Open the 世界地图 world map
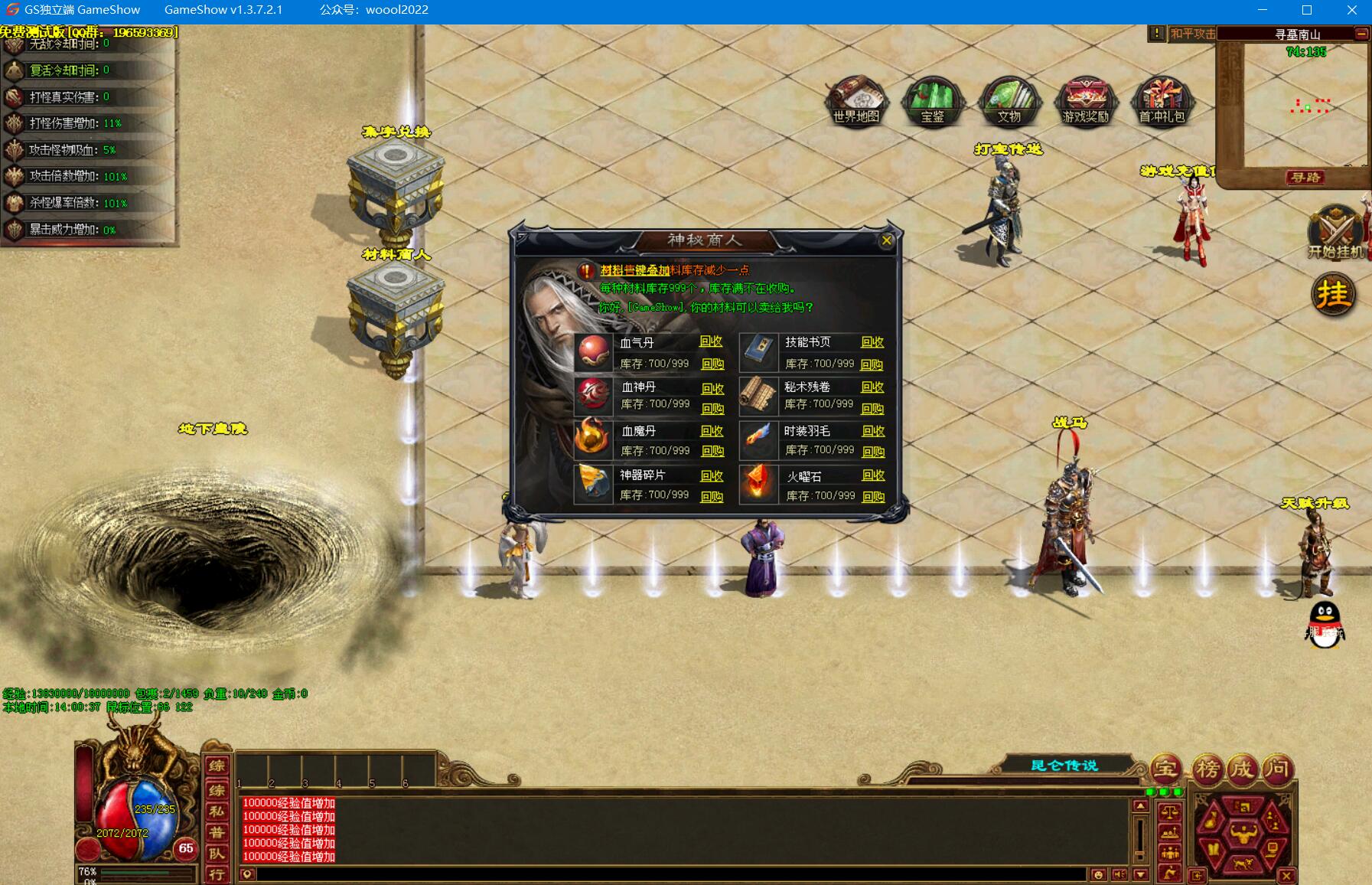 pyautogui.click(x=856, y=101)
